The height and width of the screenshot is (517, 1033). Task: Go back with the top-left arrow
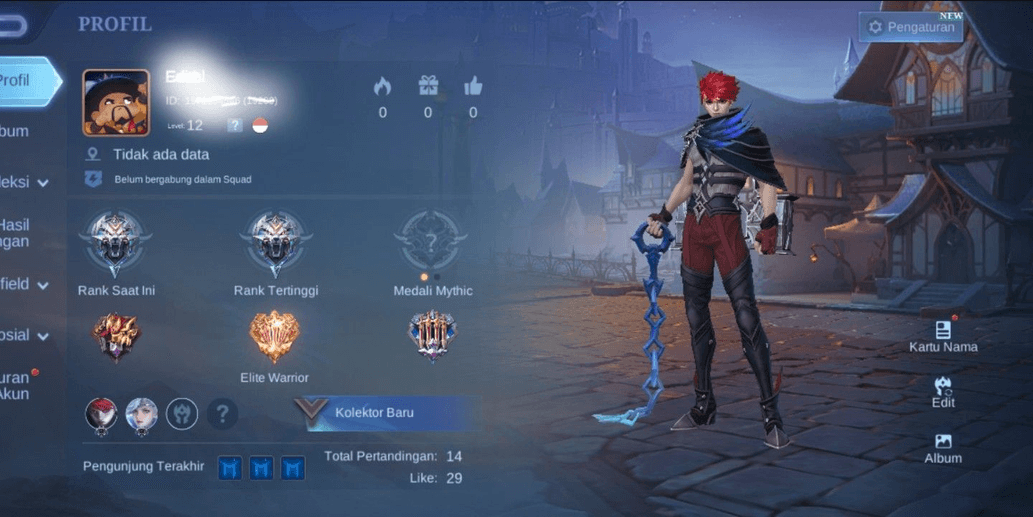pos(10,26)
